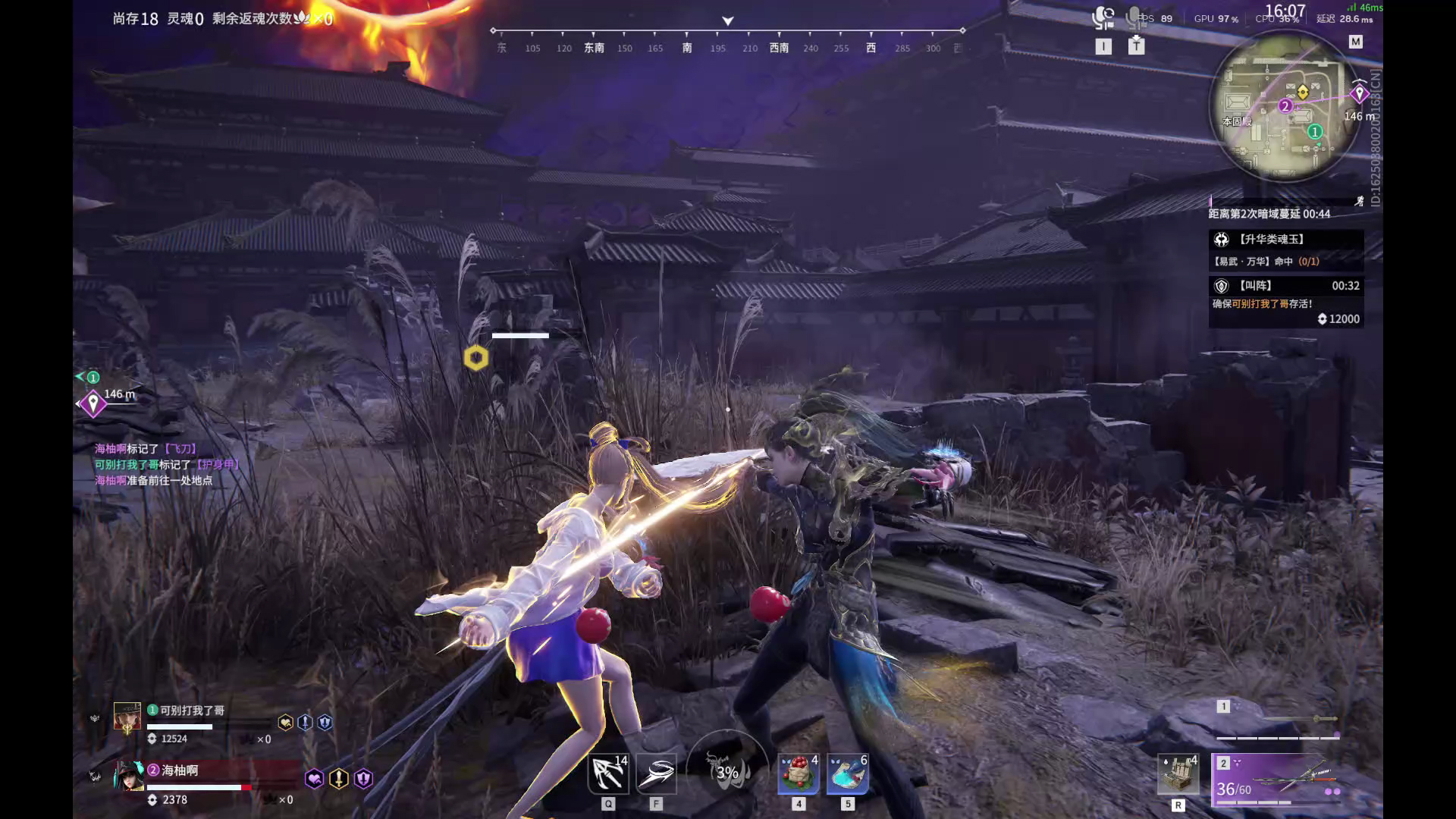Image resolution: width=1456 pixels, height=819 pixels.
Task: Use the blue potion item on slot 5
Action: pyautogui.click(x=848, y=774)
